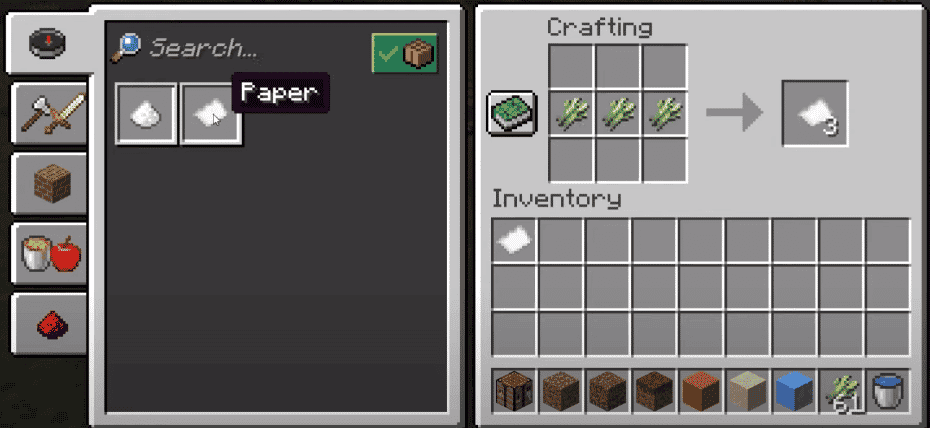Viewport: 930px width, 428px height.
Task: Switch to the bucket and apple tab
Action: click(x=48, y=254)
